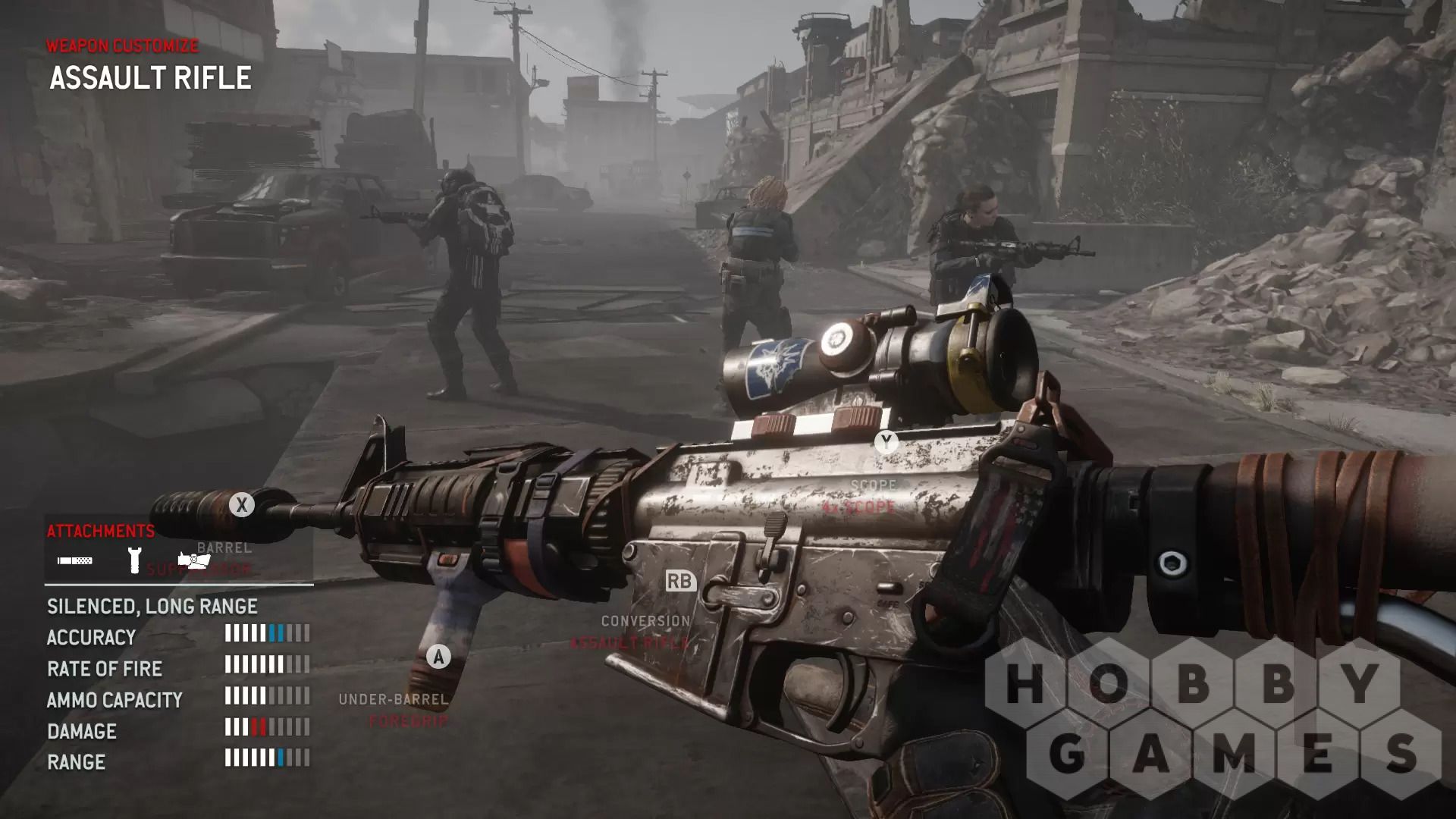Screen dimensions: 1456x819
Task: Open the Scope attachment slot label
Action: pos(873,485)
